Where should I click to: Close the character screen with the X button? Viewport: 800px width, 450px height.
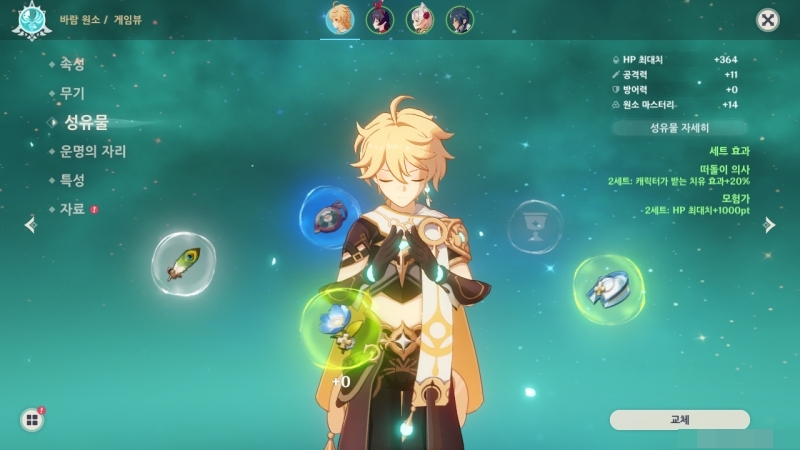tap(767, 20)
